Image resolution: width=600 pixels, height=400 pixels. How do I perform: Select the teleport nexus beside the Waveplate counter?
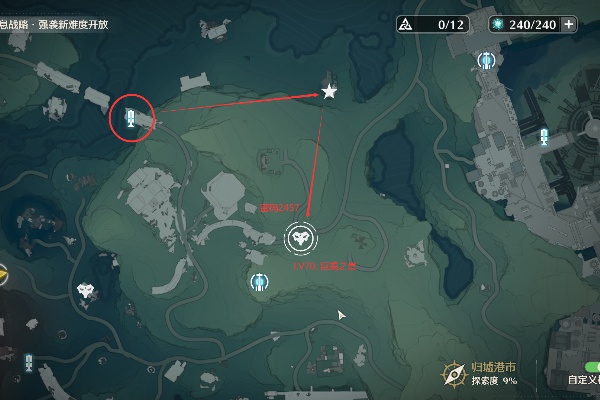coord(487,61)
